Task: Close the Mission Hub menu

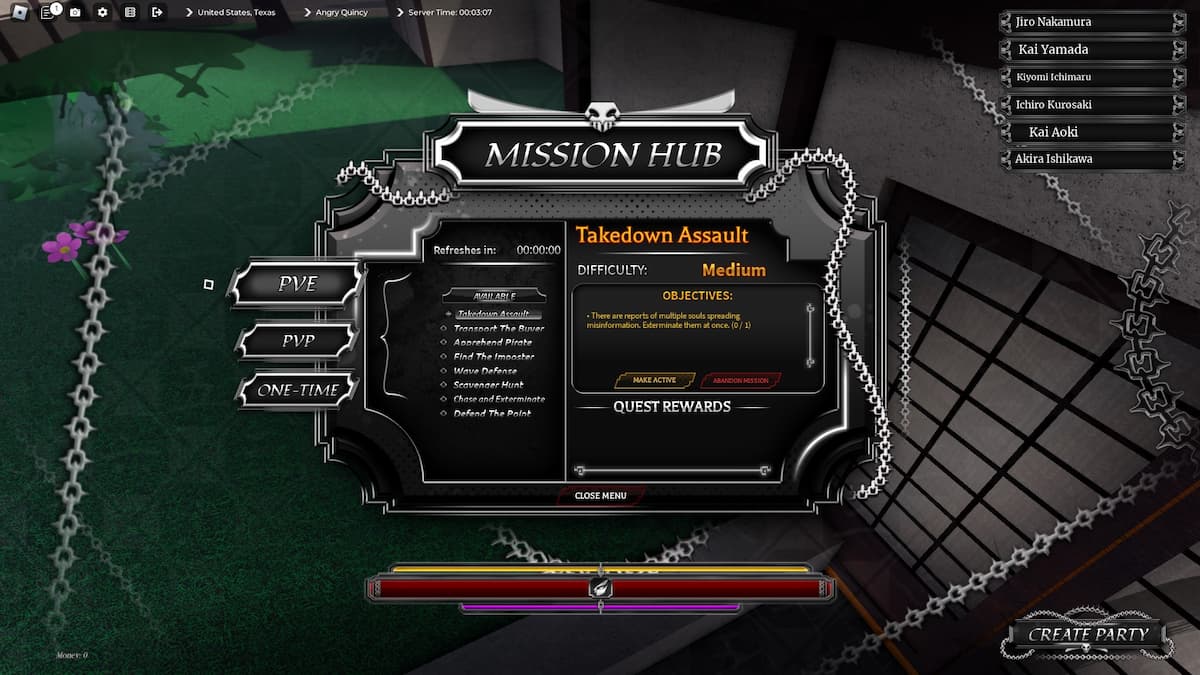Action: pos(600,495)
